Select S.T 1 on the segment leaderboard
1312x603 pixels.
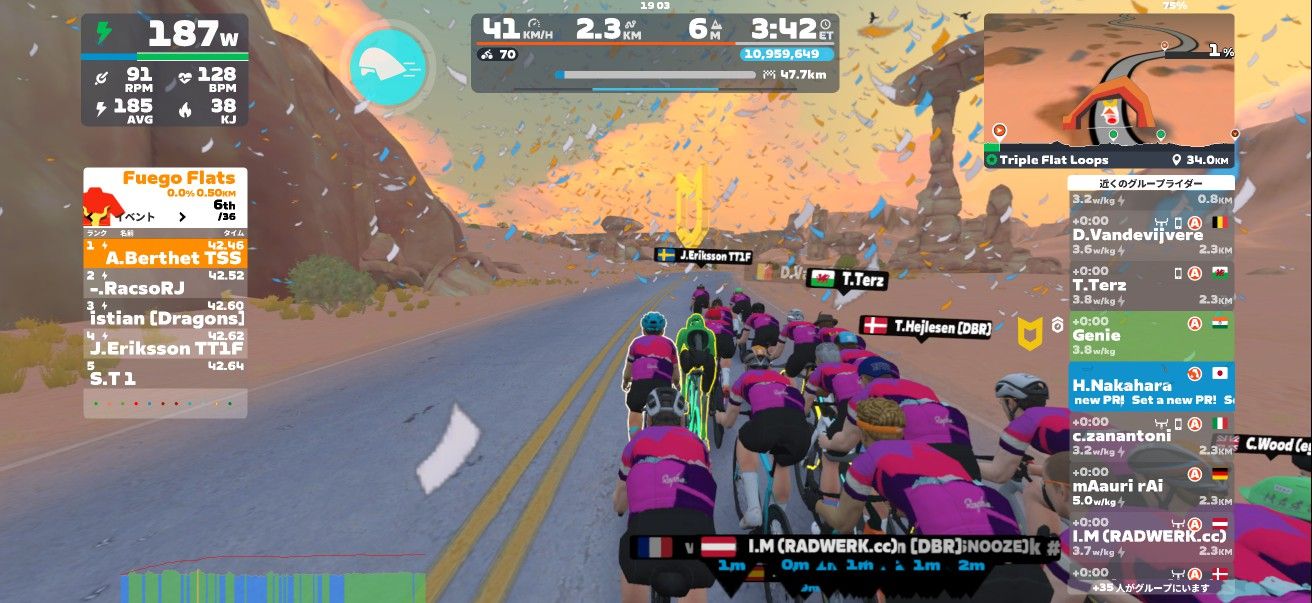click(x=165, y=373)
